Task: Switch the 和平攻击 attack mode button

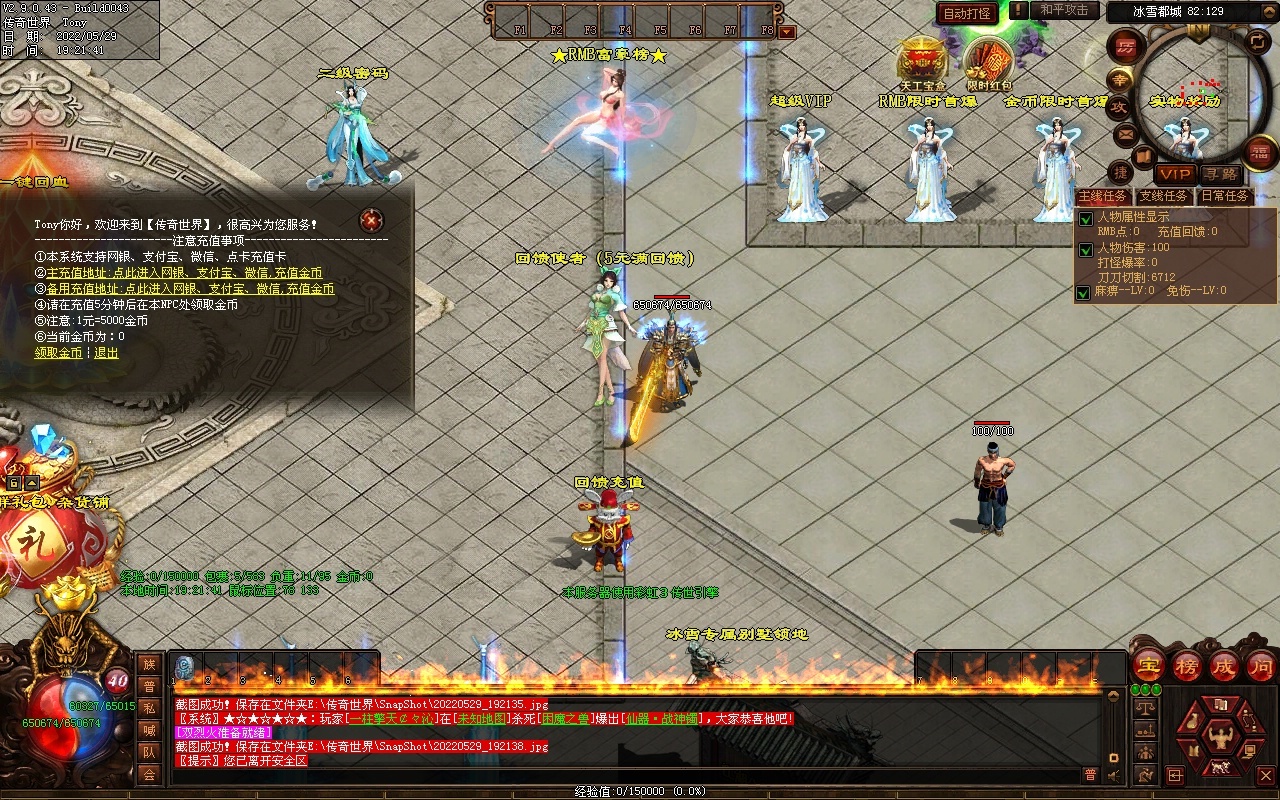Action: tap(1064, 11)
